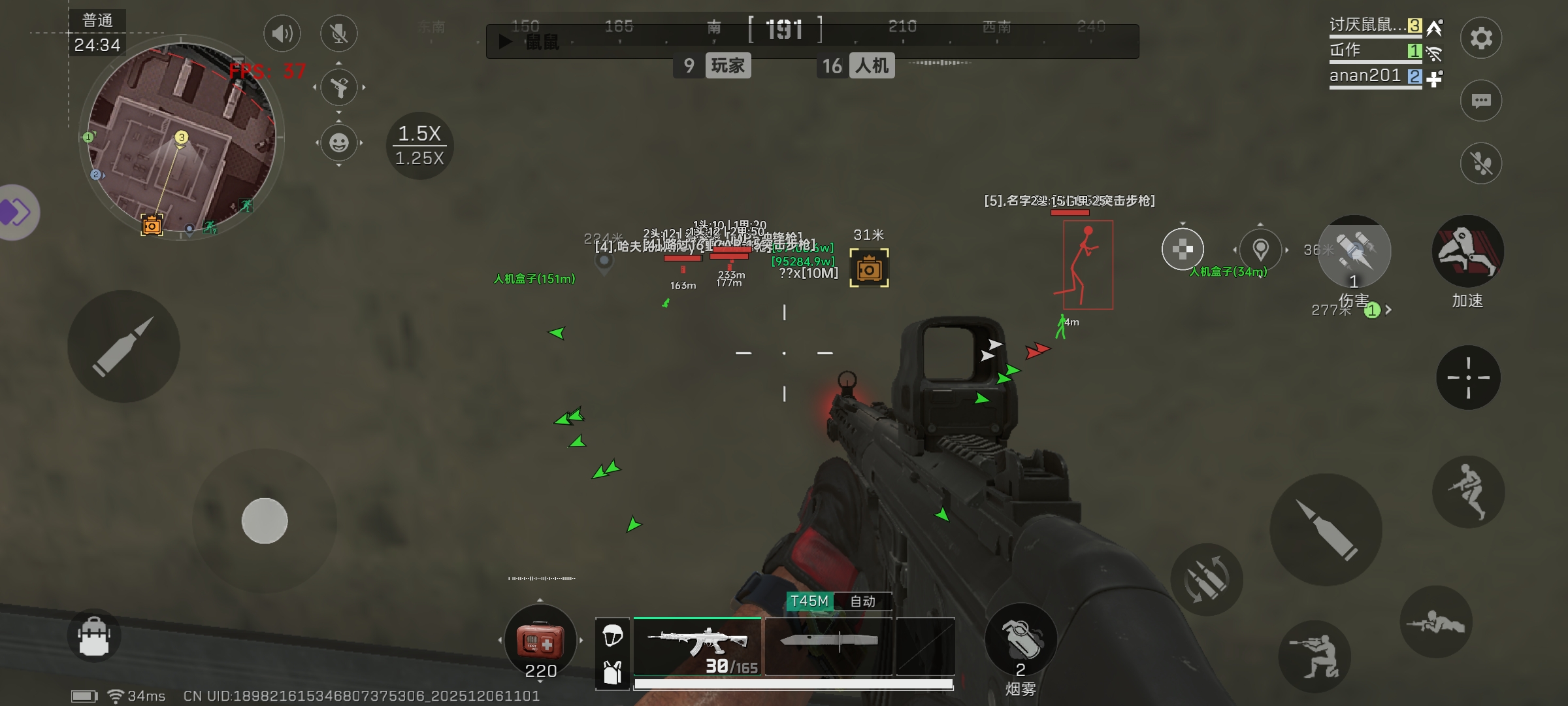Image resolution: width=1568 pixels, height=706 pixels.
Task: Select the combat knife slot
Action: coord(828,646)
